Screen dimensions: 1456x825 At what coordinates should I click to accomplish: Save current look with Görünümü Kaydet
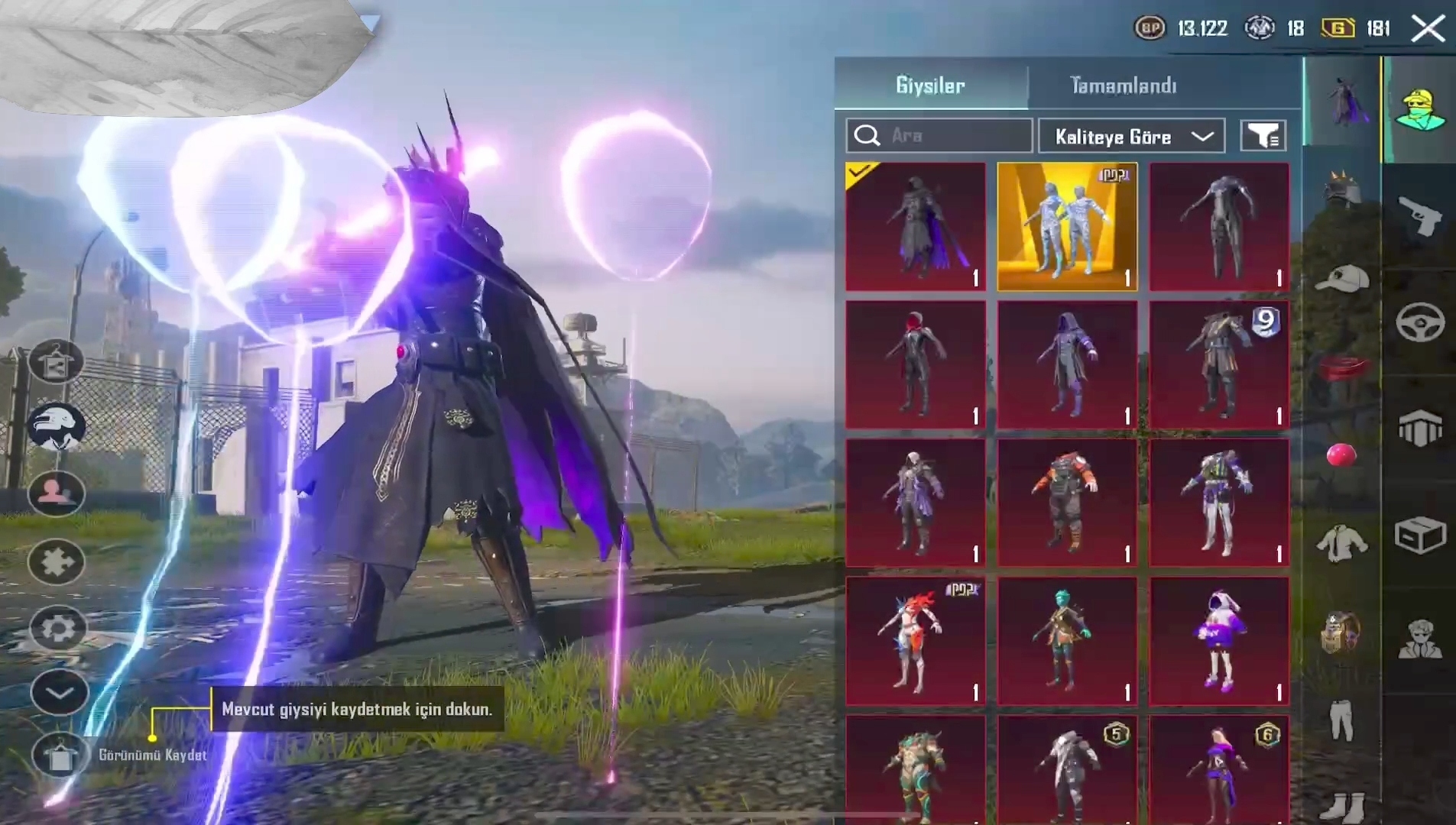60,755
